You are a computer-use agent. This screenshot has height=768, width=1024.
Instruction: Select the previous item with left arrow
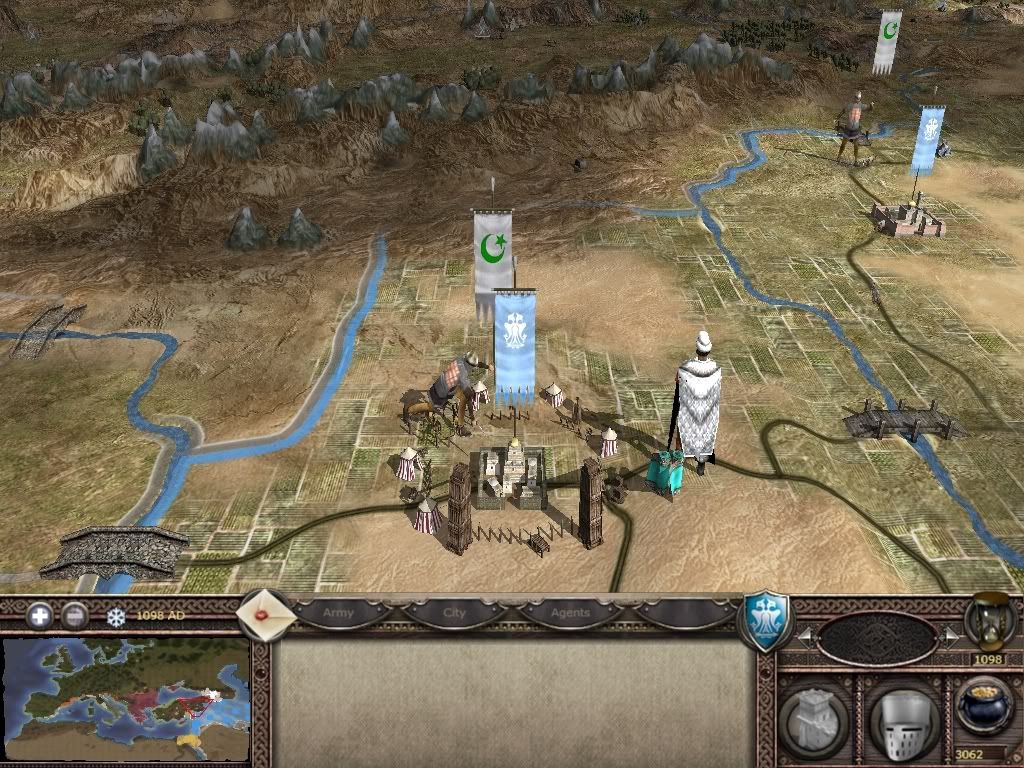804,635
